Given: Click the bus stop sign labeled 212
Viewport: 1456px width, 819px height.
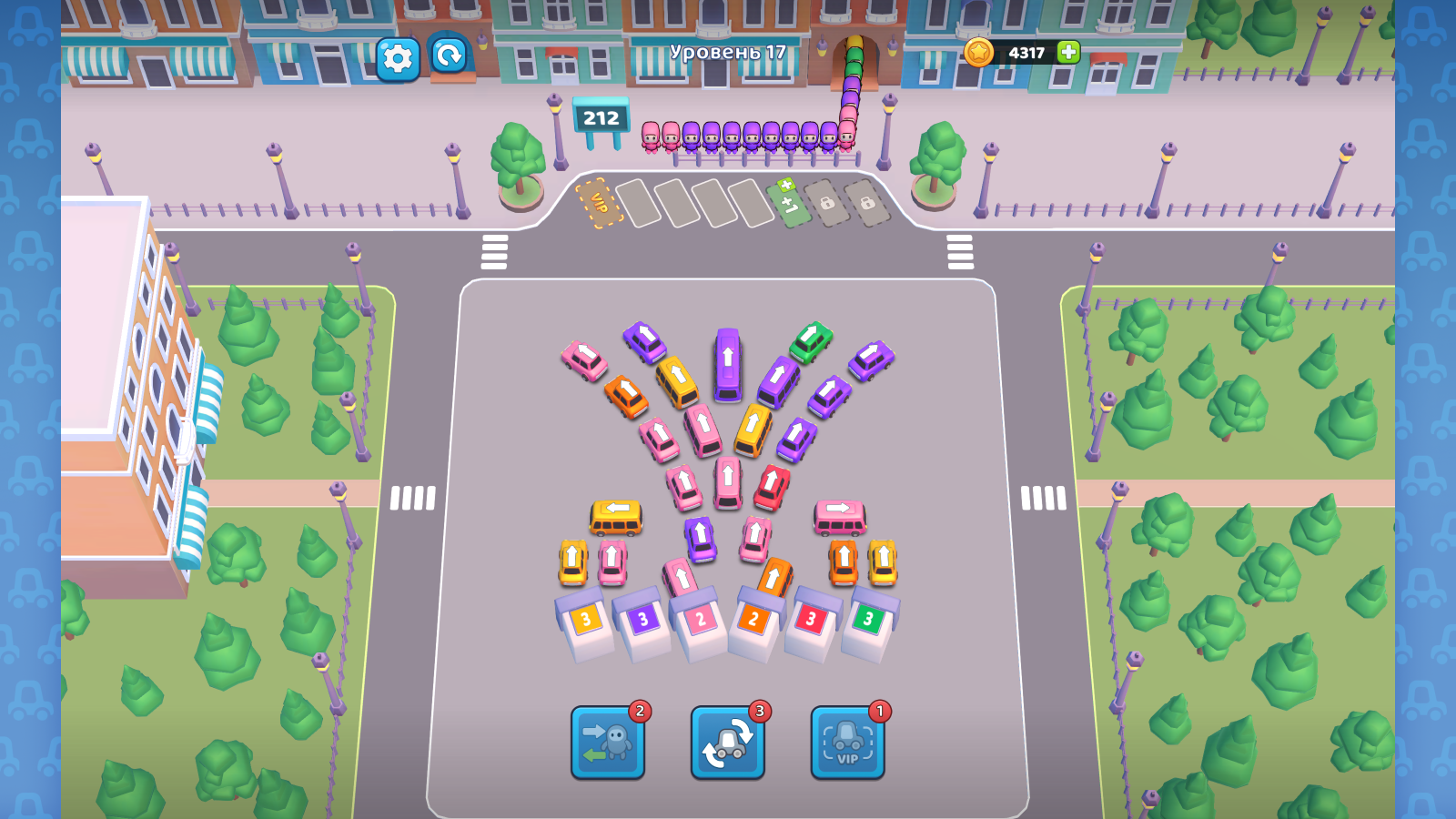Looking at the screenshot, I should (x=602, y=118).
